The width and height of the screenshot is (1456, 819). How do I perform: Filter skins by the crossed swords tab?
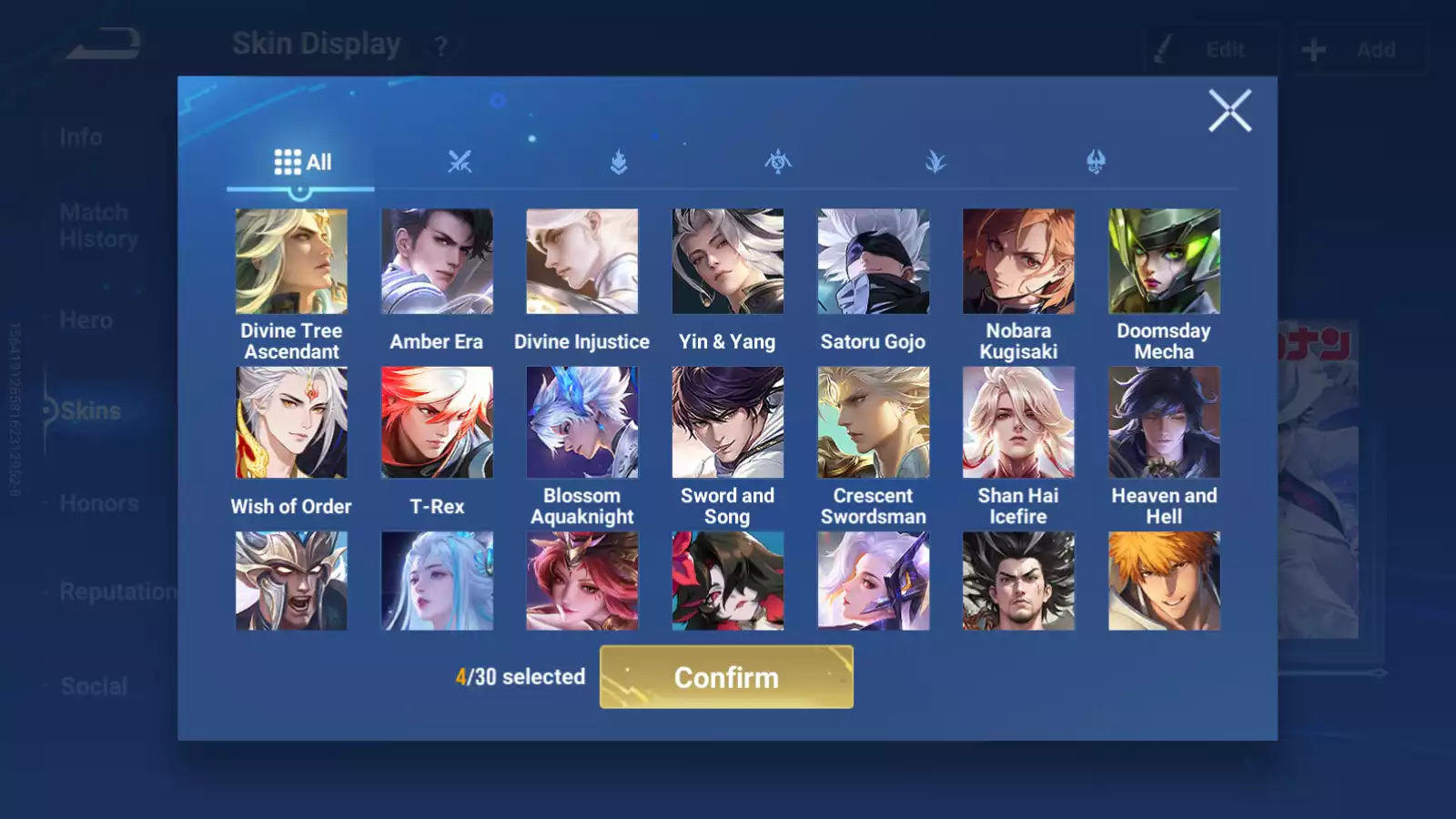click(x=460, y=163)
